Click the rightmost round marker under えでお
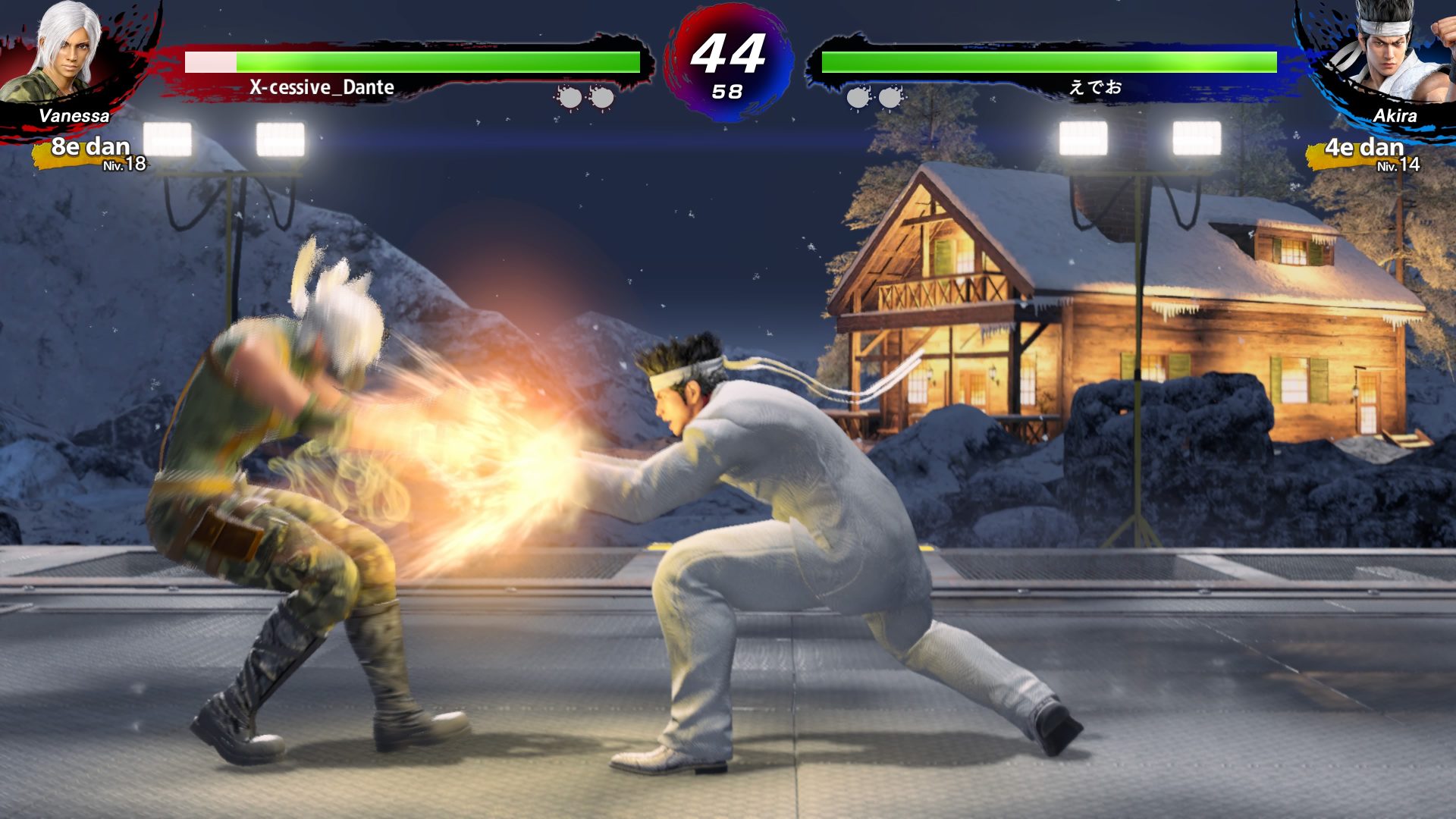 click(891, 97)
